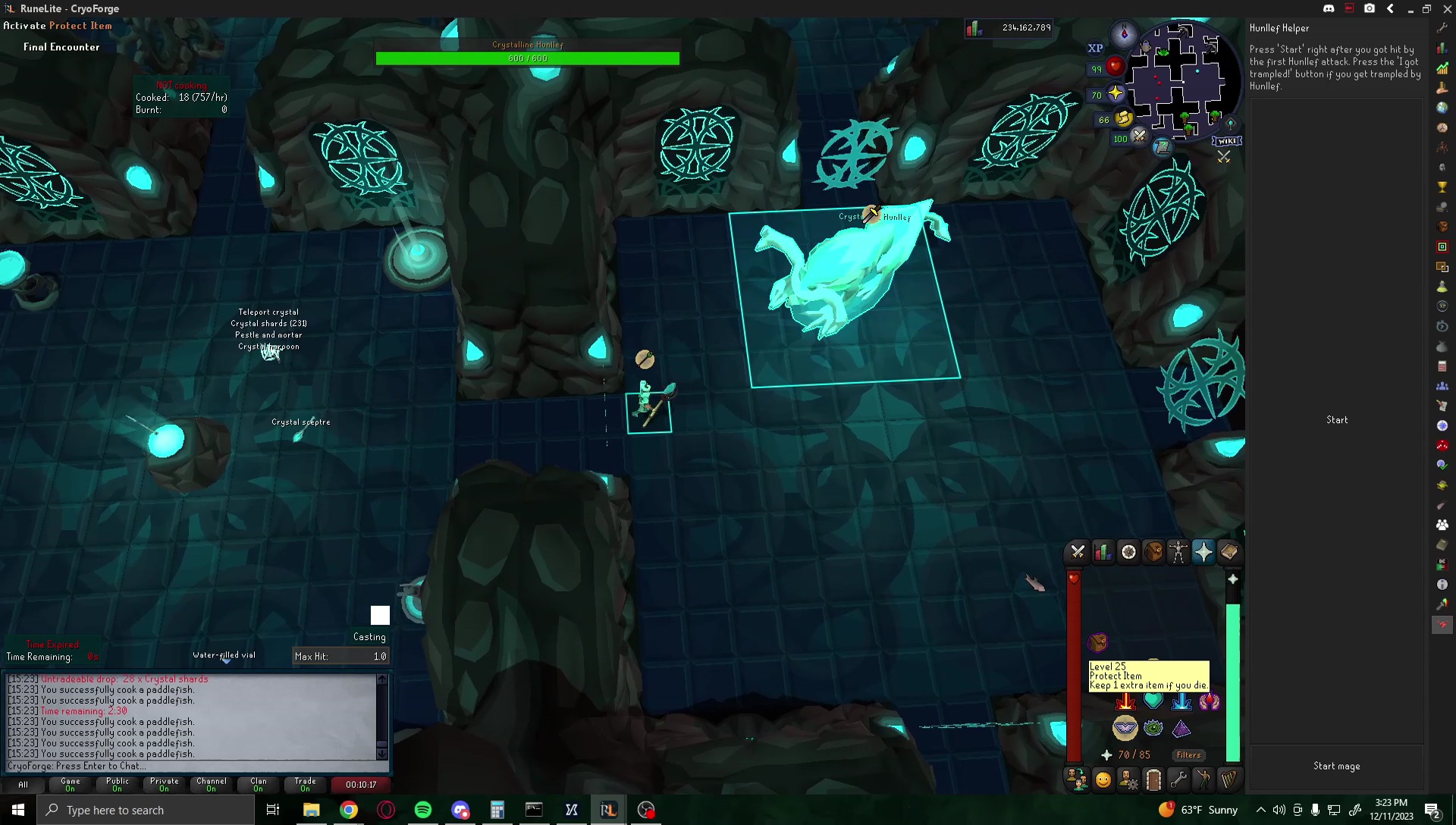Image resolution: width=1456 pixels, height=825 pixels.
Task: Switch to the Clan chat tab
Action: point(258,785)
